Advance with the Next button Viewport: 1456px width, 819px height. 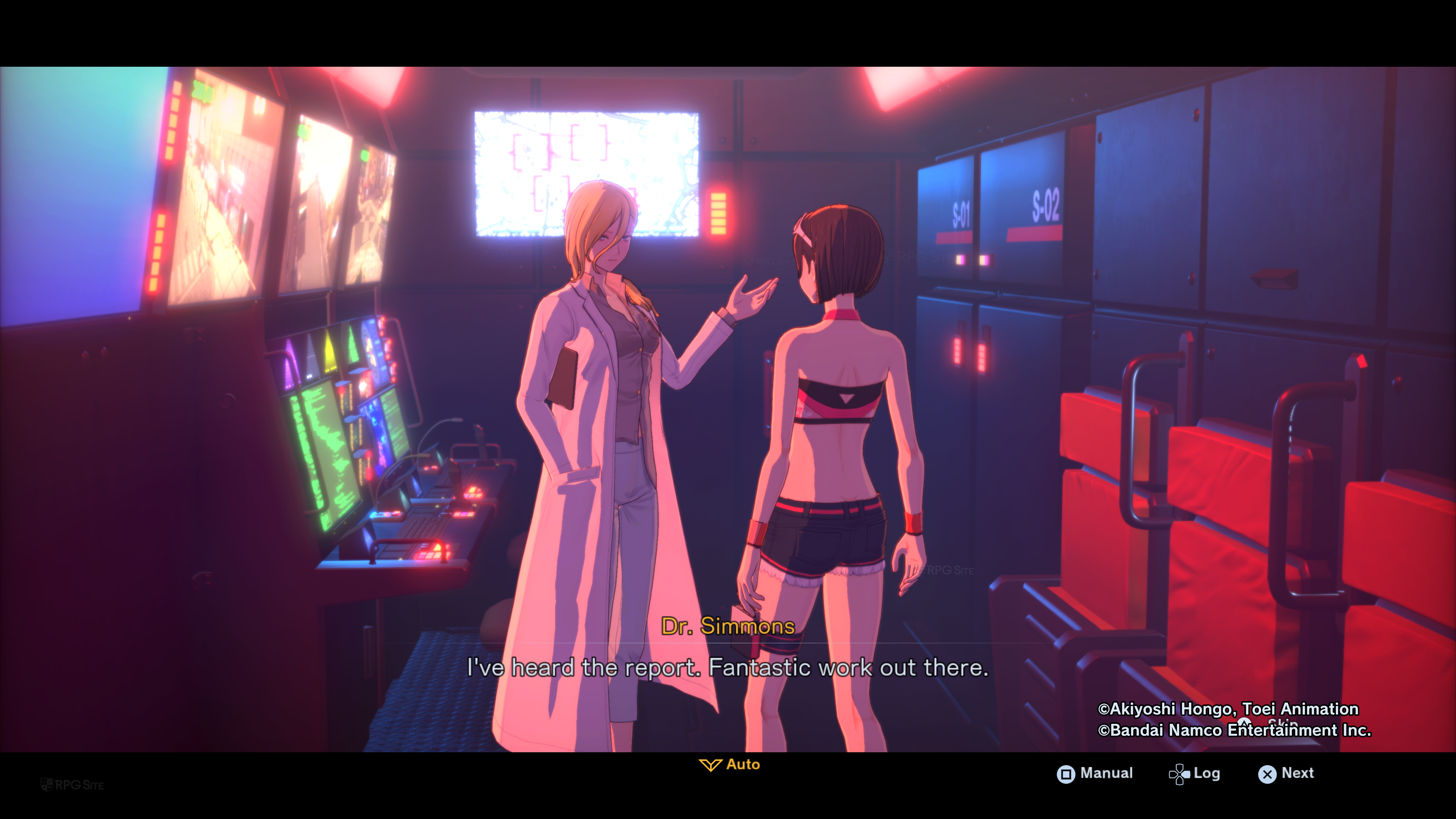(1286, 773)
